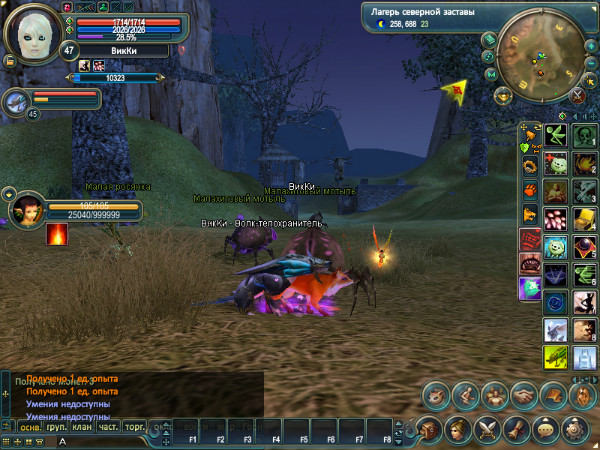Click the flame buff icon under pet
Viewport: 600px width, 450px height.
(x=57, y=234)
